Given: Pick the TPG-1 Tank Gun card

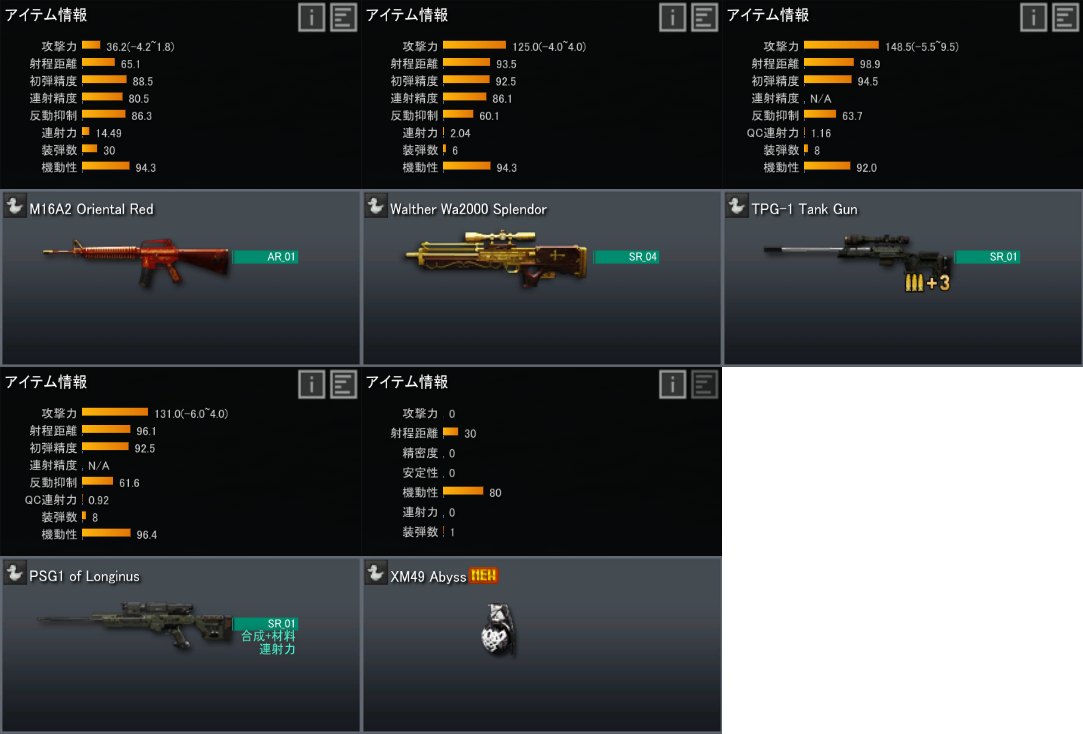Looking at the screenshot, I should pos(902,277).
